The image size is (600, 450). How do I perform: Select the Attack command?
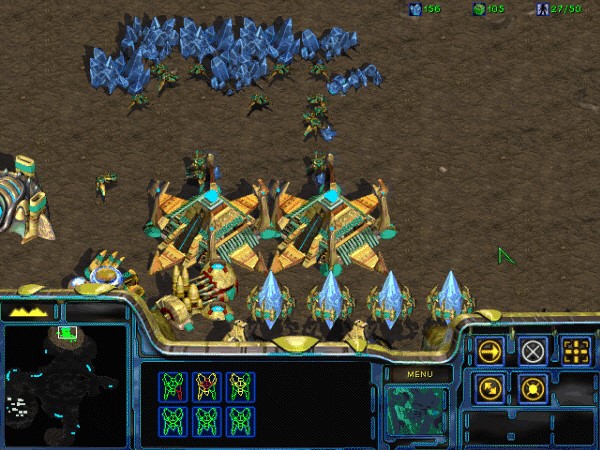(576, 351)
